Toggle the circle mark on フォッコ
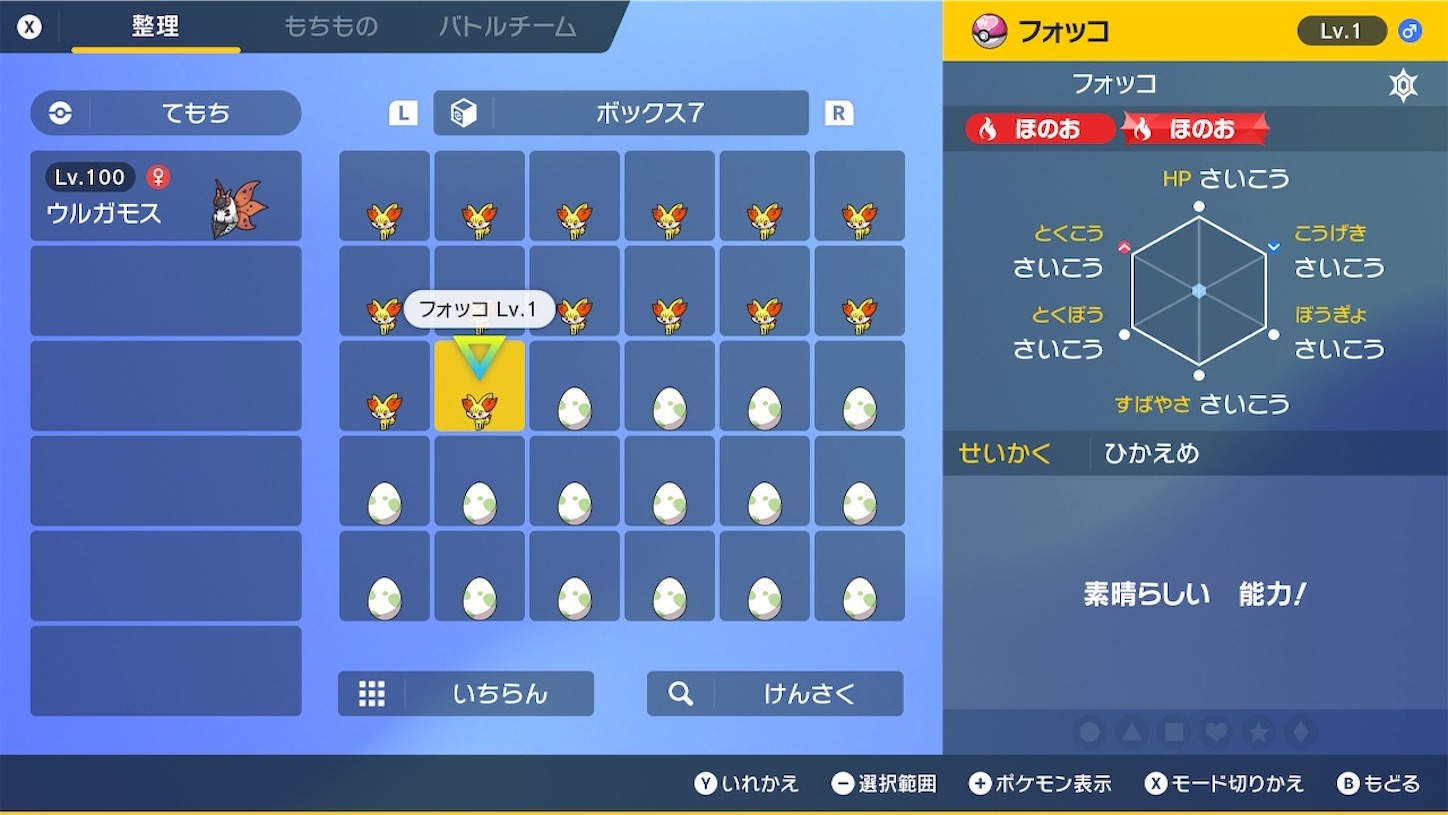The width and height of the screenshot is (1448, 815). tap(1088, 731)
